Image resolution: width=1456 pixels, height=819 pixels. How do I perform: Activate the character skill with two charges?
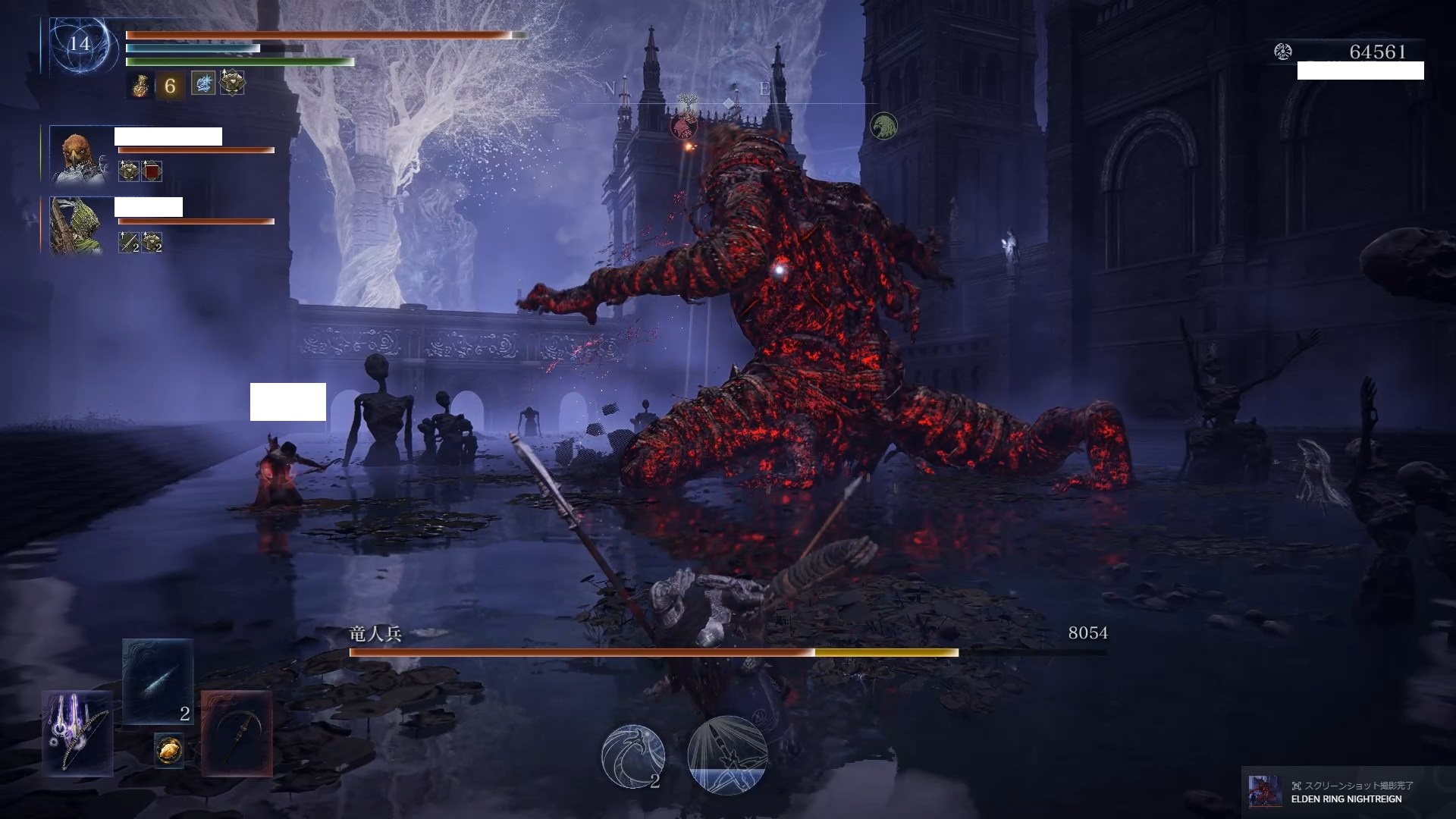pos(632,755)
